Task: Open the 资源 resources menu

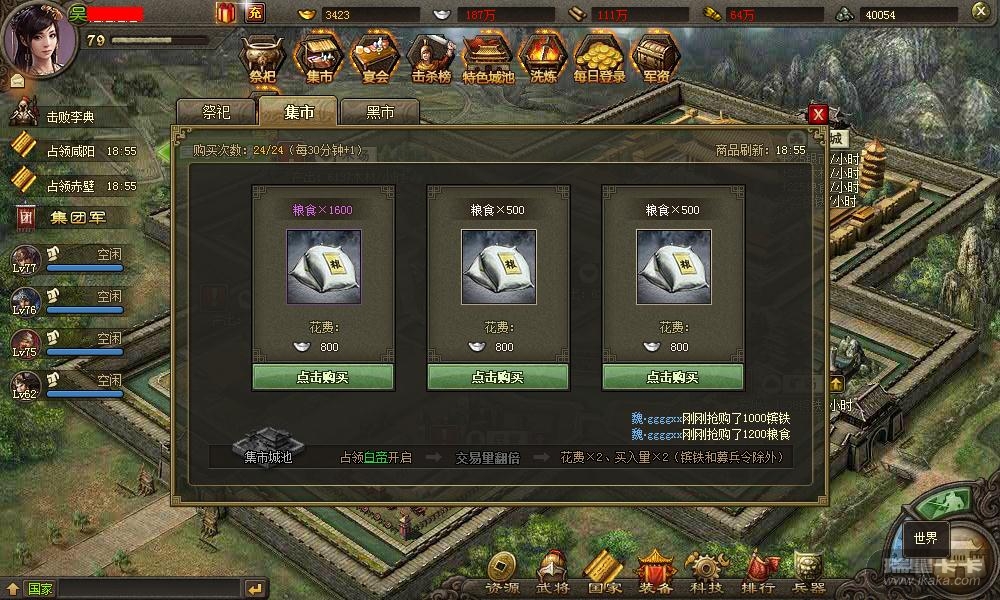Action: tap(502, 574)
